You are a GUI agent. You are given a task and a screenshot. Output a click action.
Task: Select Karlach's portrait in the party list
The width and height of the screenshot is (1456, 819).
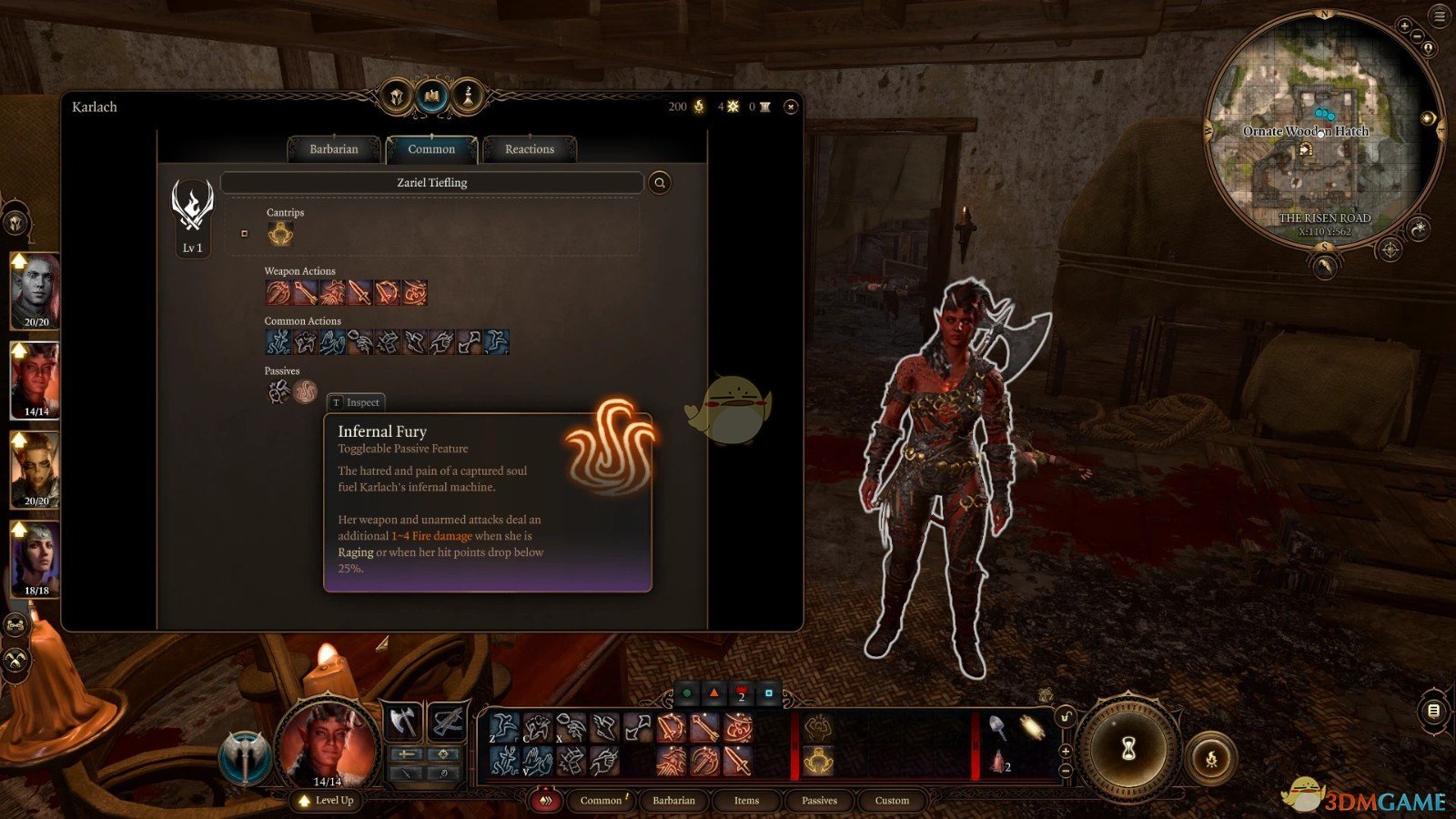coord(35,379)
